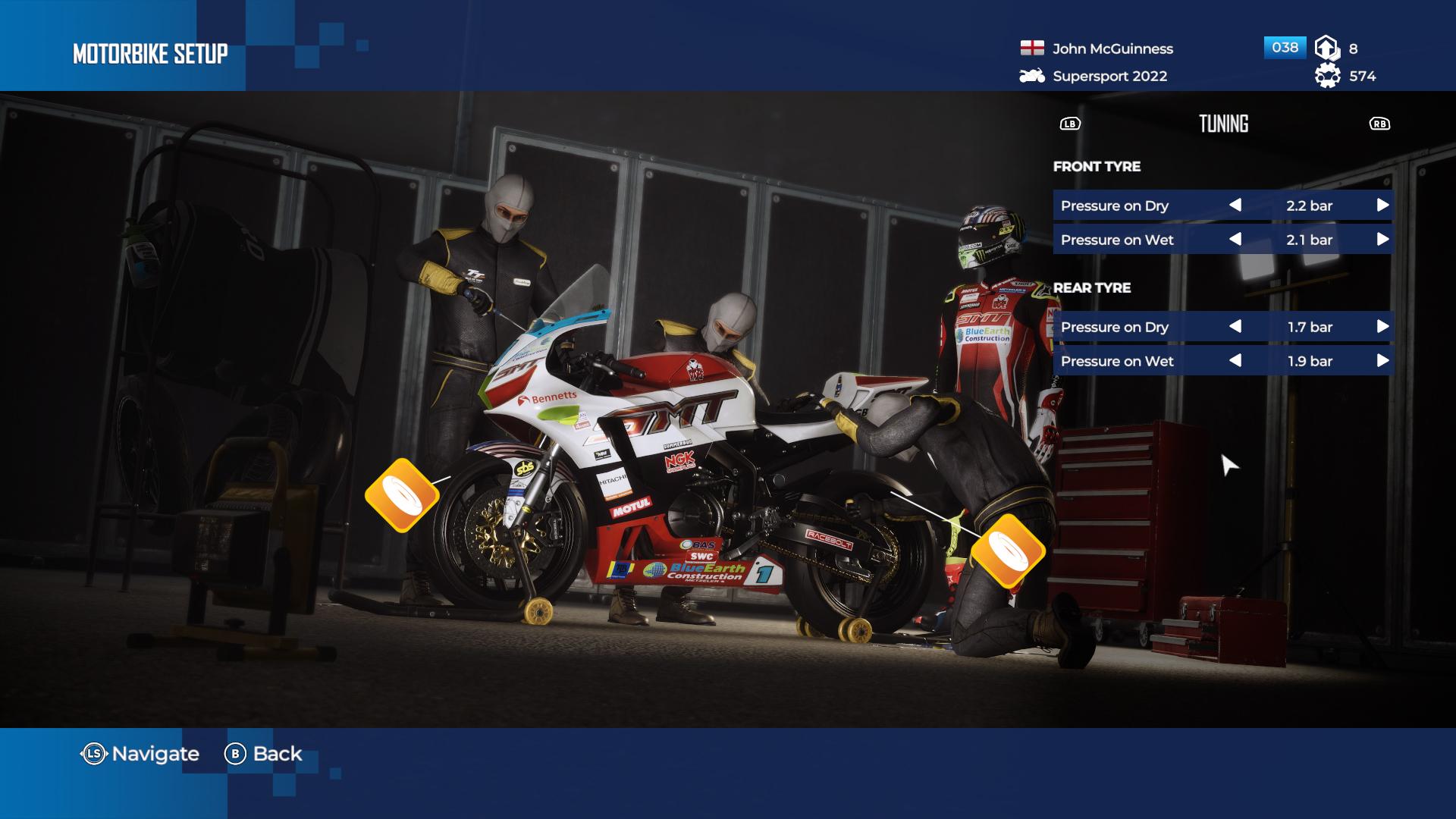Select the Front Tyre section heading
Viewport: 1456px width, 819px height.
click(x=1096, y=167)
